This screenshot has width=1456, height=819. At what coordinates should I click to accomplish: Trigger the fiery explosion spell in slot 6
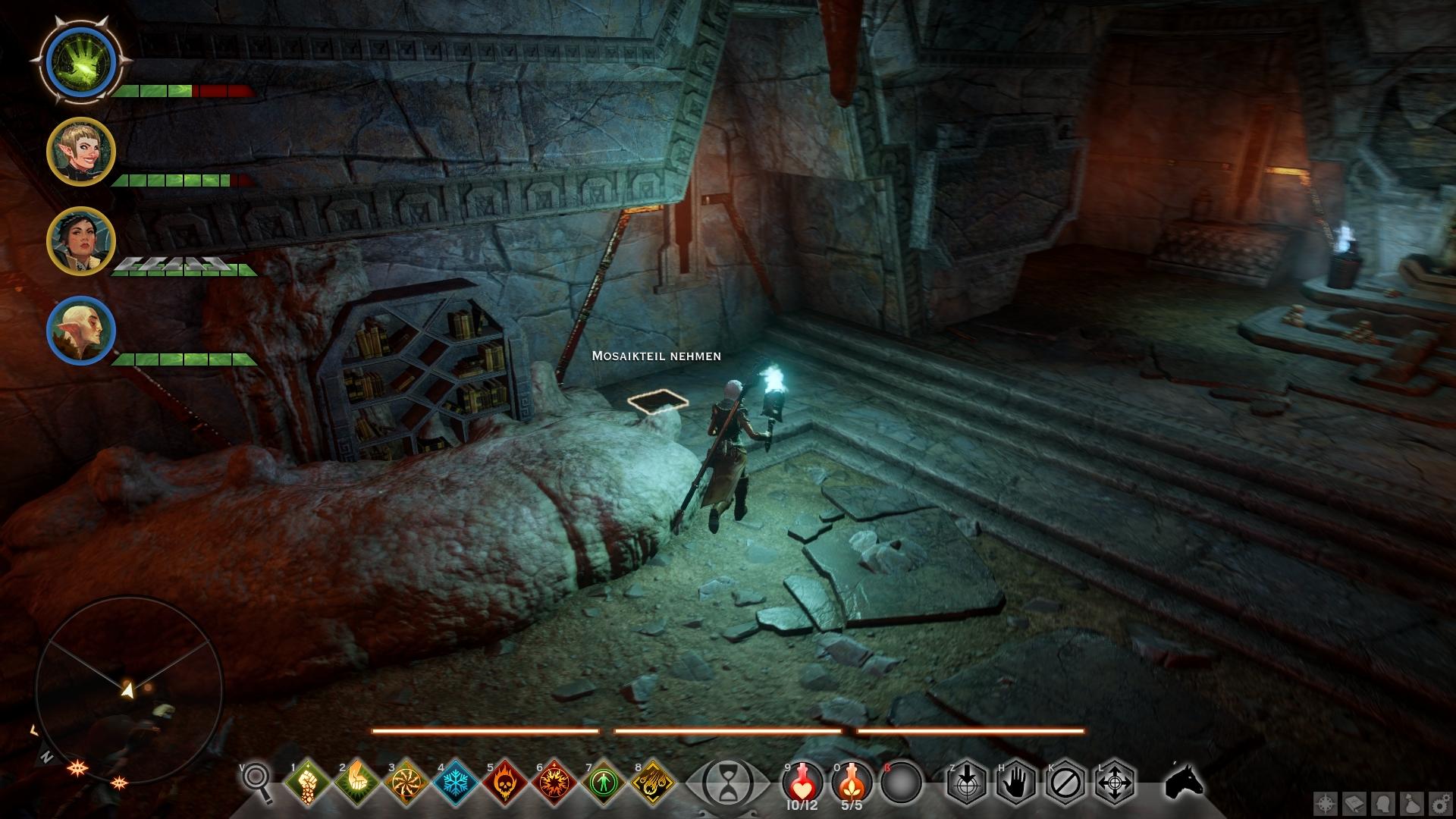click(554, 782)
